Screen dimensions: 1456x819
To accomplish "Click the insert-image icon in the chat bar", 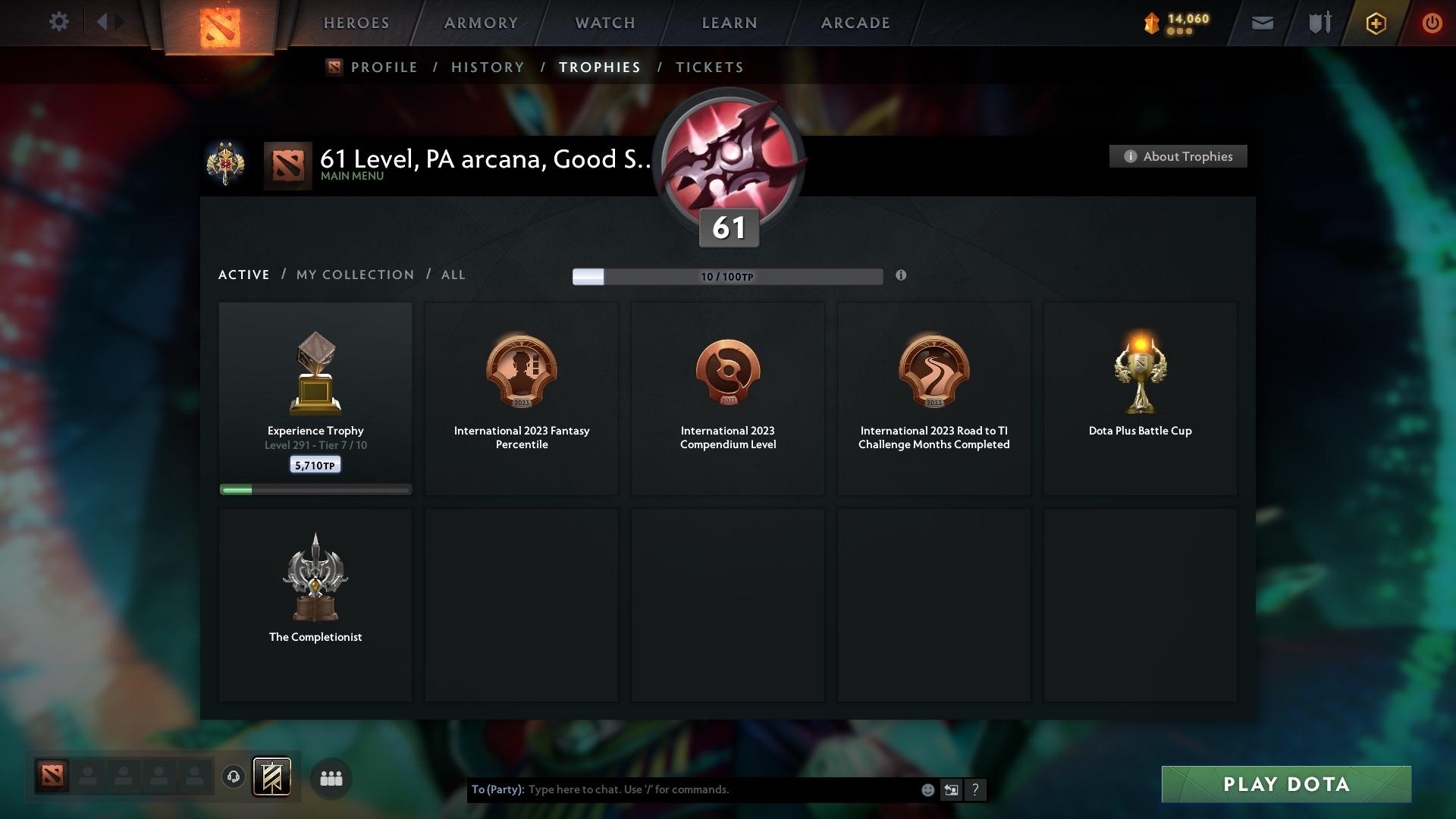I will 952,789.
